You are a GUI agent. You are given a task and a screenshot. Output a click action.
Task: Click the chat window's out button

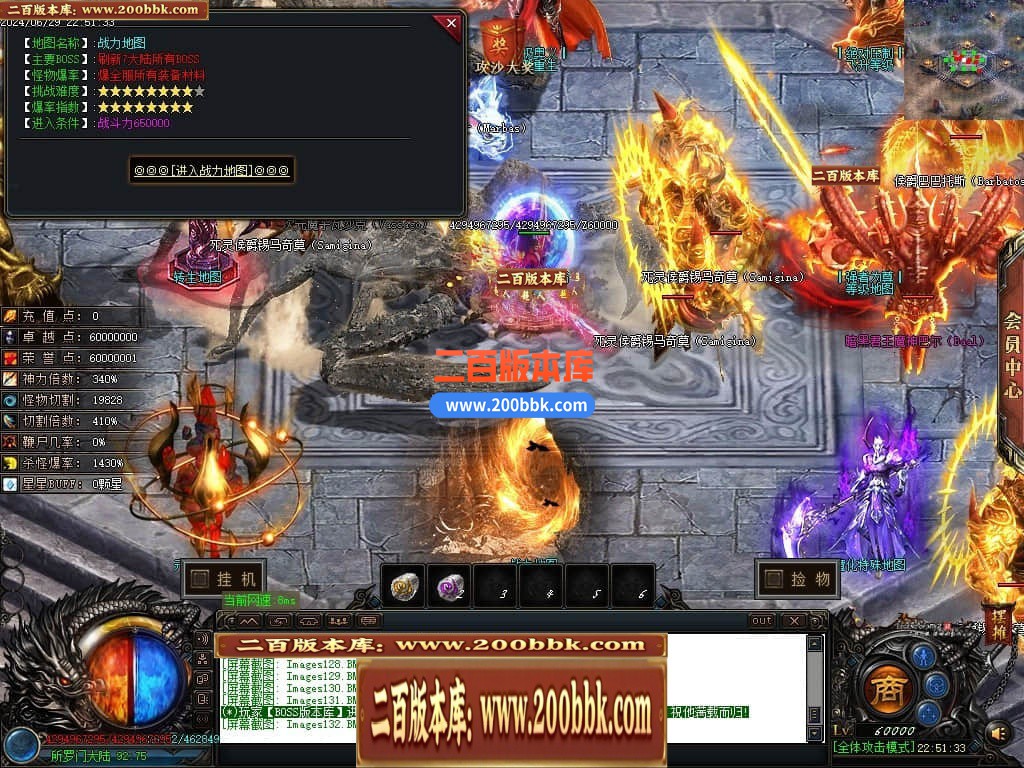click(x=762, y=621)
